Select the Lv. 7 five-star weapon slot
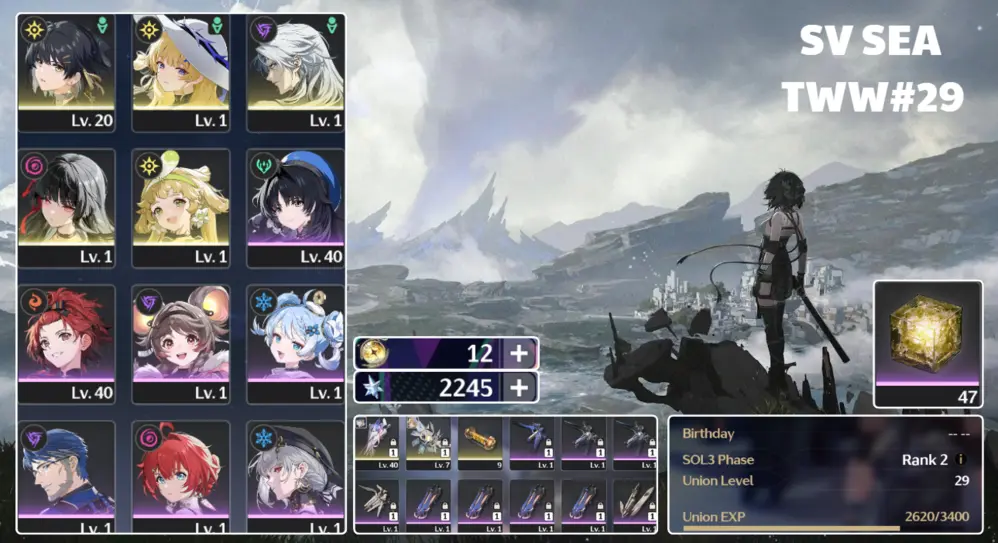This screenshot has width=998, height=543. coord(429,442)
